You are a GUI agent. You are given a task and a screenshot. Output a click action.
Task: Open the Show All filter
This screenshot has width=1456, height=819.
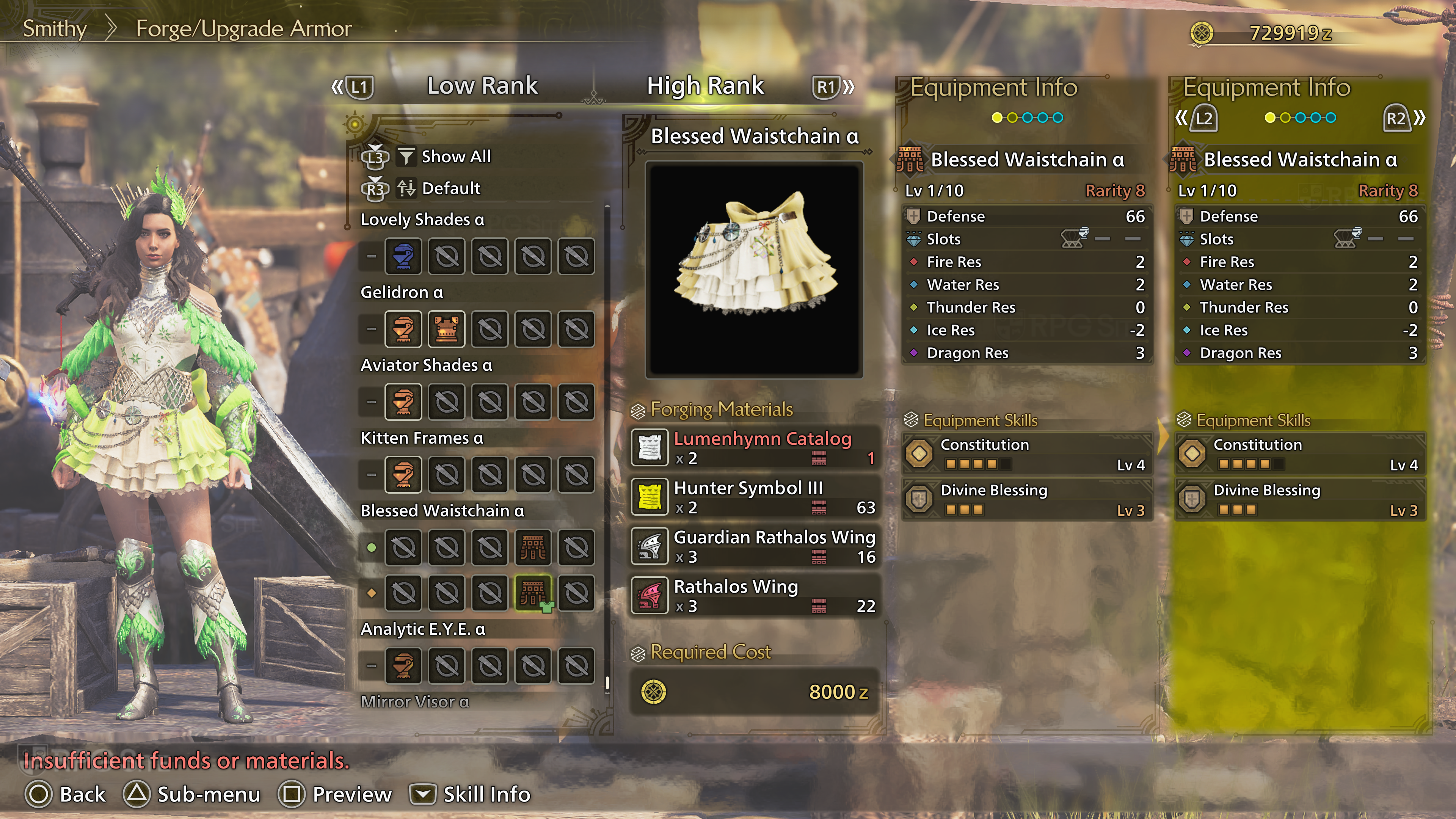pos(455,157)
